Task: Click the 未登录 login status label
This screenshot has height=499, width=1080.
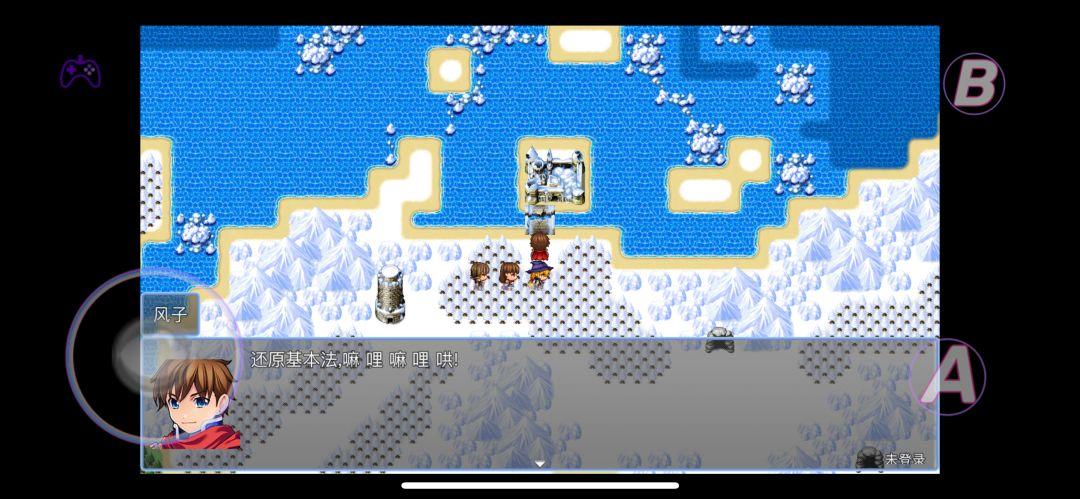Action: [904, 460]
